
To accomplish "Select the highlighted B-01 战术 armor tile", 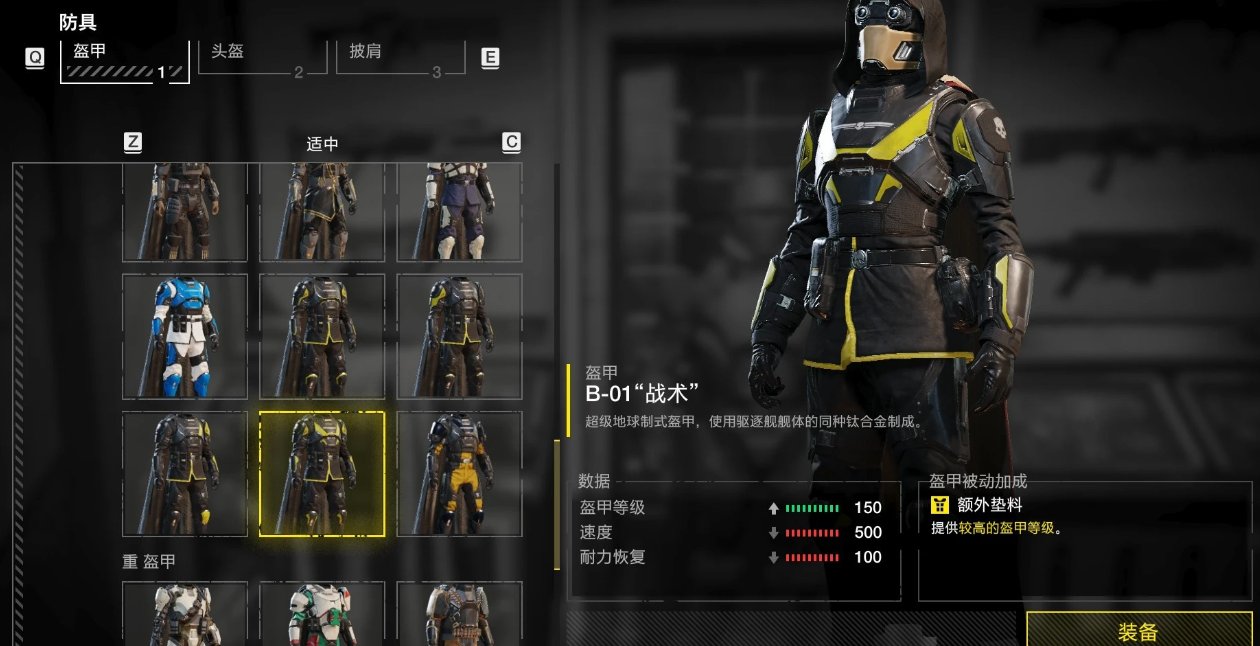I will 322,473.
